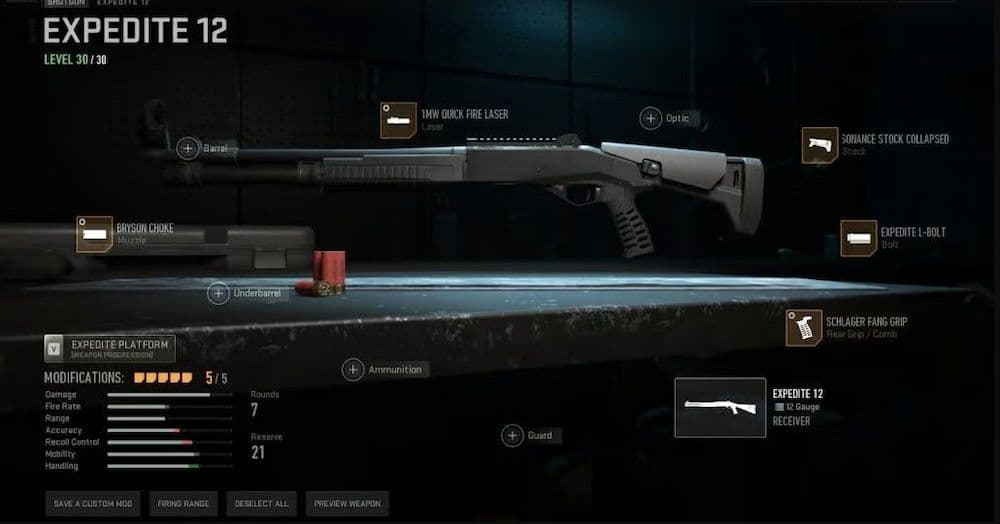Add a Guard attachment
Viewport: 1000px width, 524px height.
click(x=512, y=436)
